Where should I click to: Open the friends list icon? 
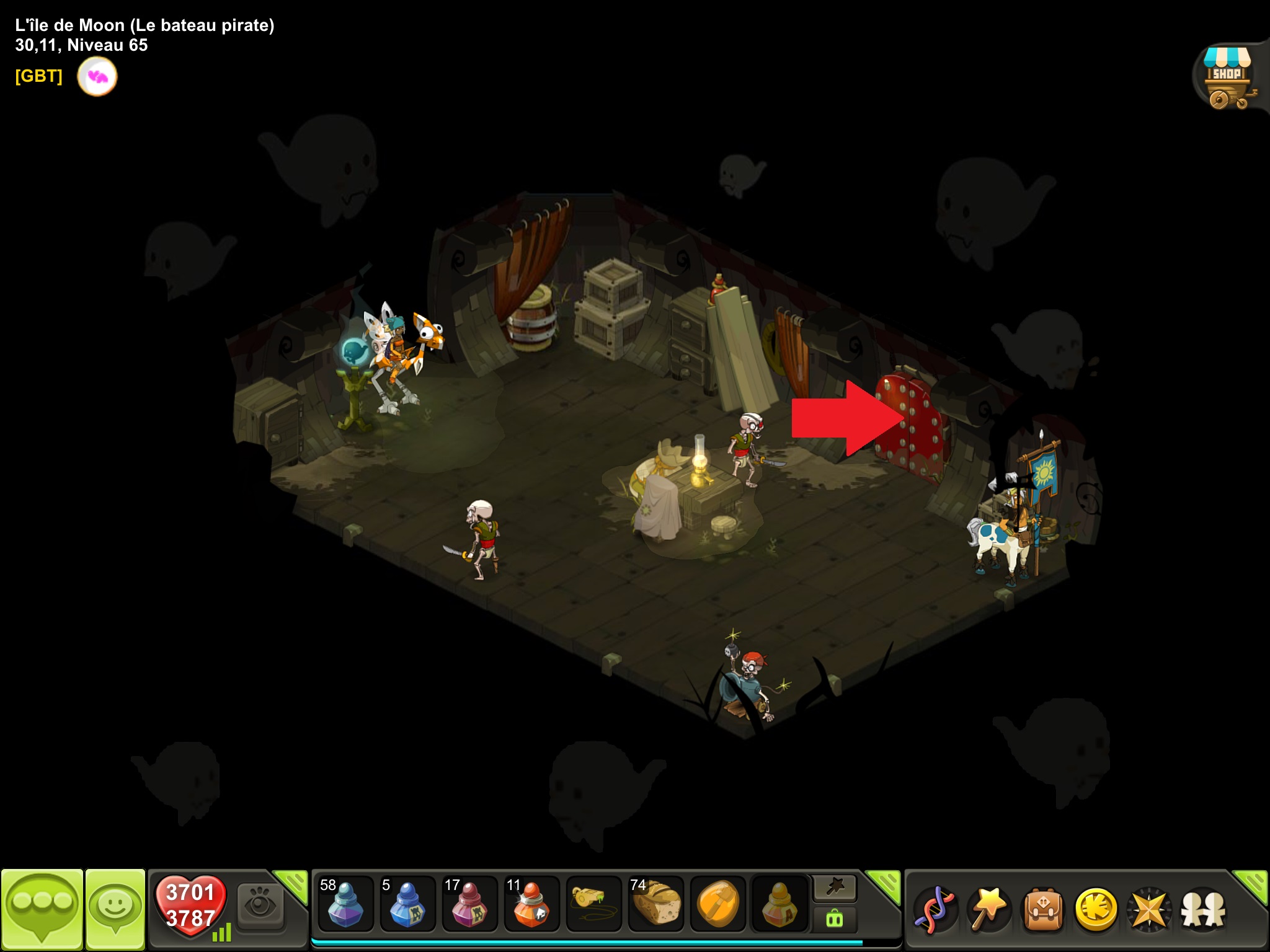(1203, 909)
